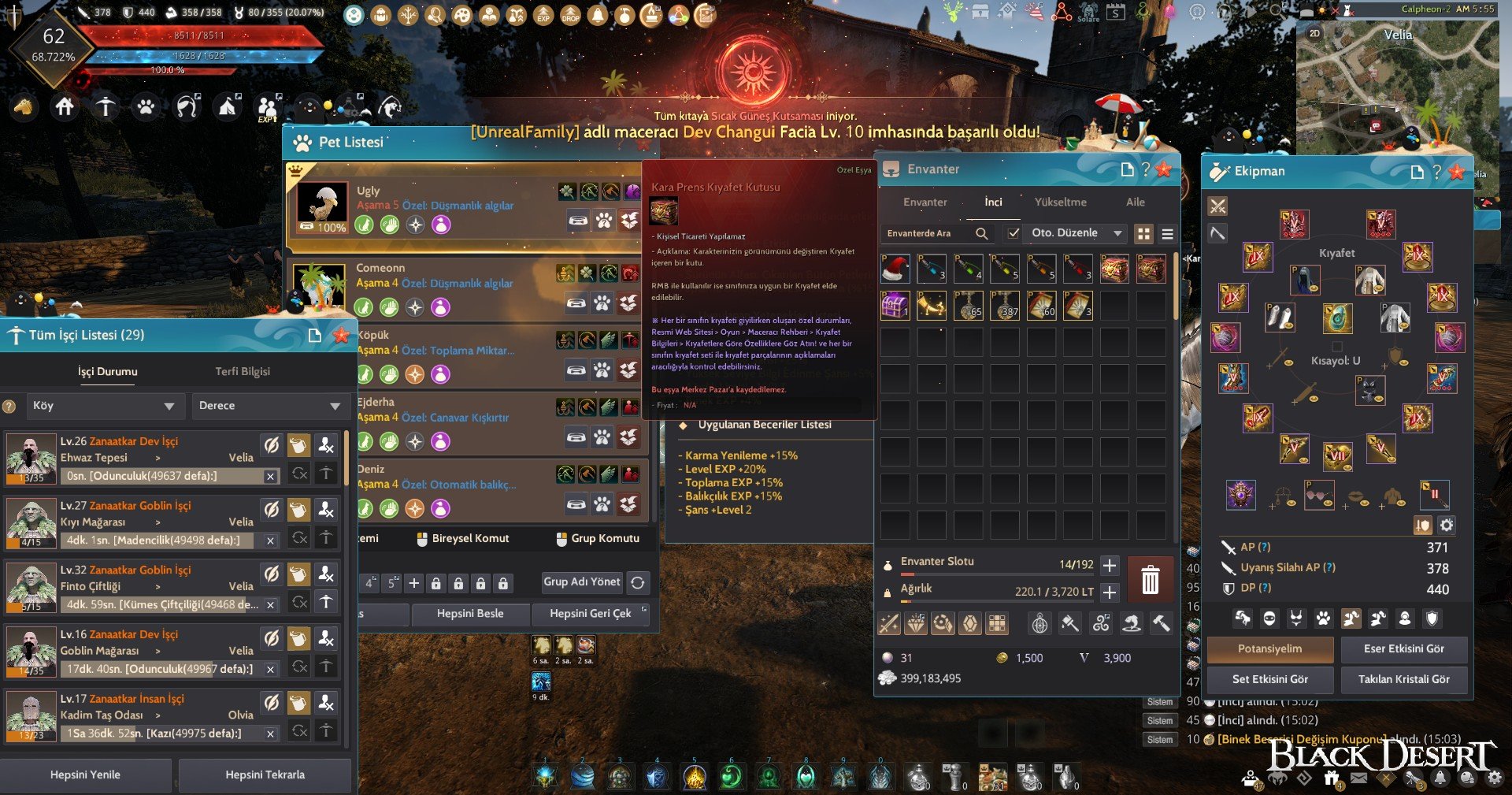The width and height of the screenshot is (1512, 795).
Task: Click Set Etkisini Gör button
Action: [1269, 679]
